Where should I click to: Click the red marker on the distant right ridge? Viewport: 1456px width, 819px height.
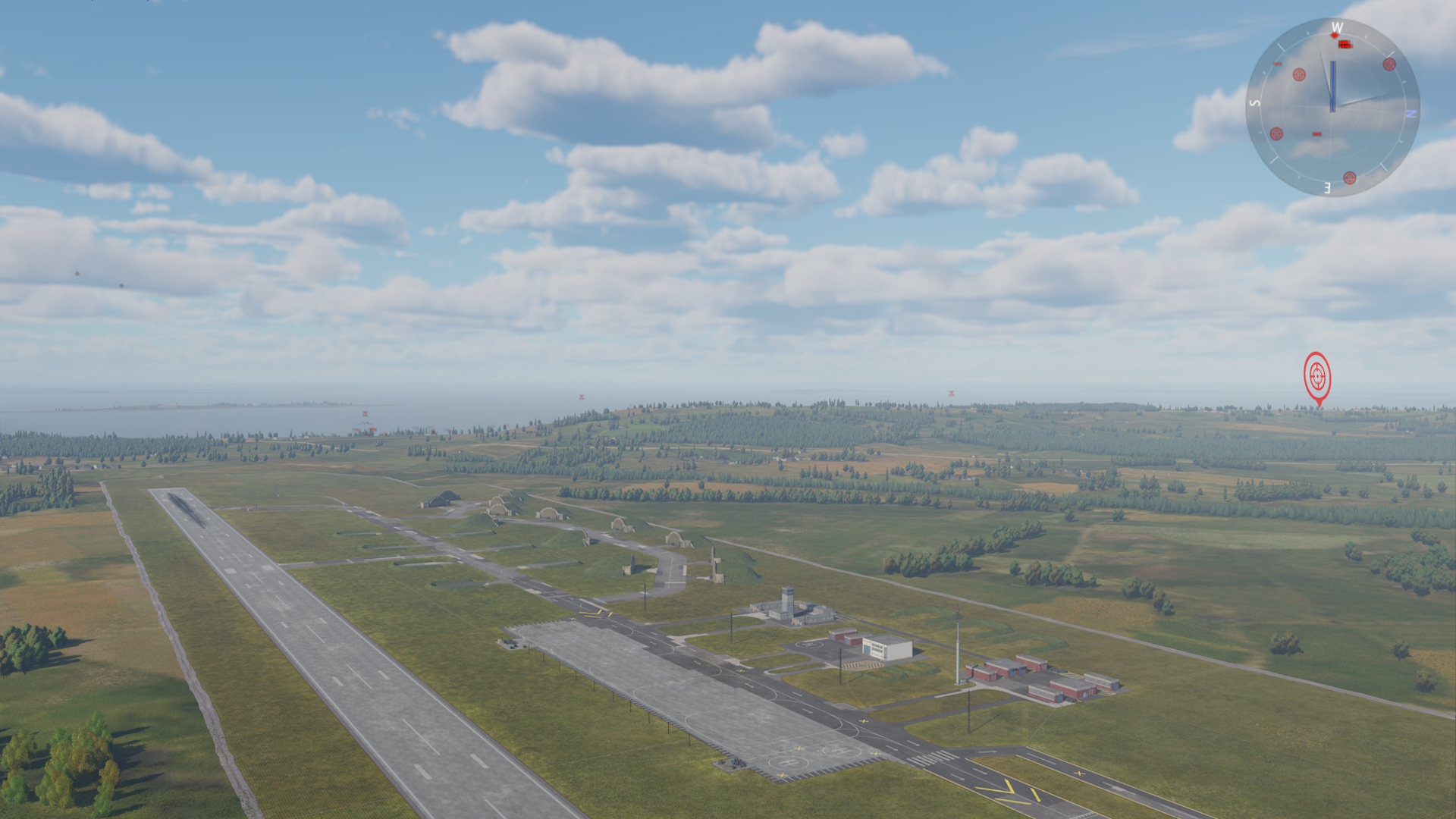click(950, 393)
